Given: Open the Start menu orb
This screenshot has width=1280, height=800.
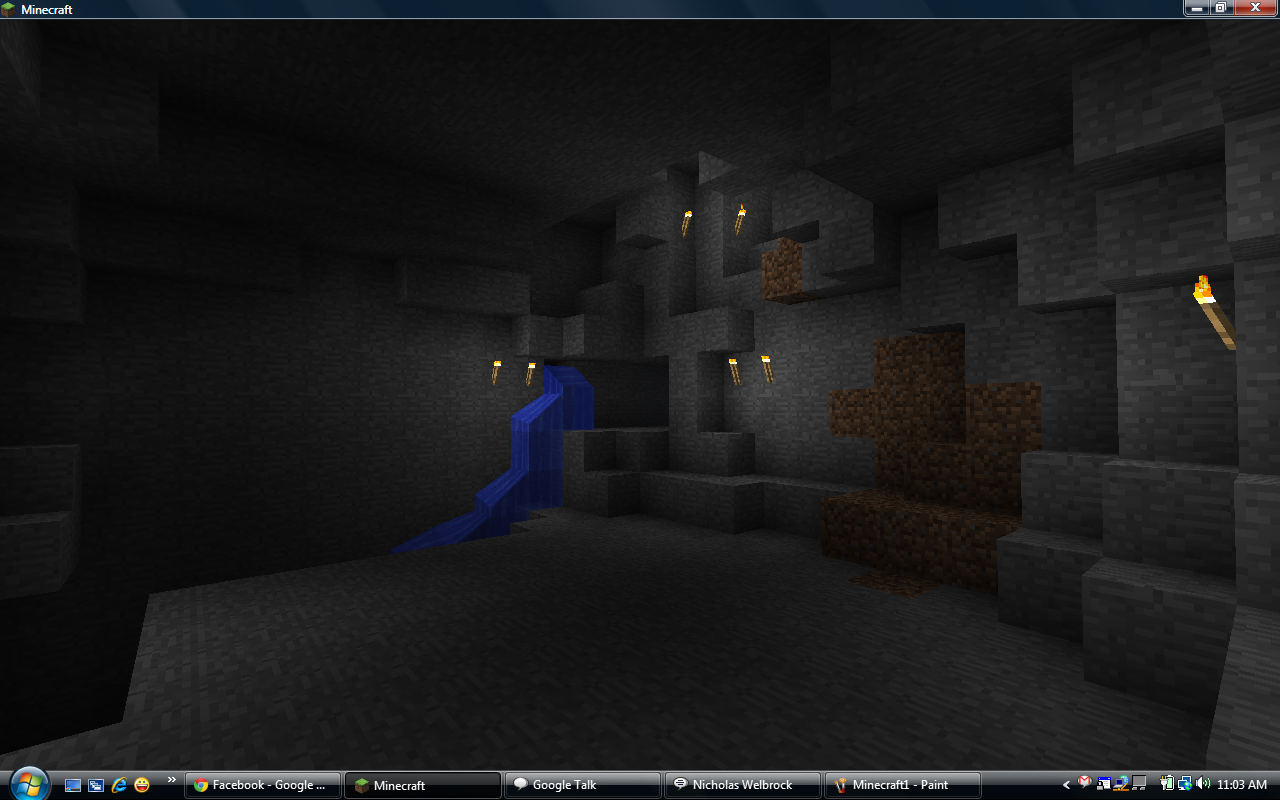Looking at the screenshot, I should point(28,784).
